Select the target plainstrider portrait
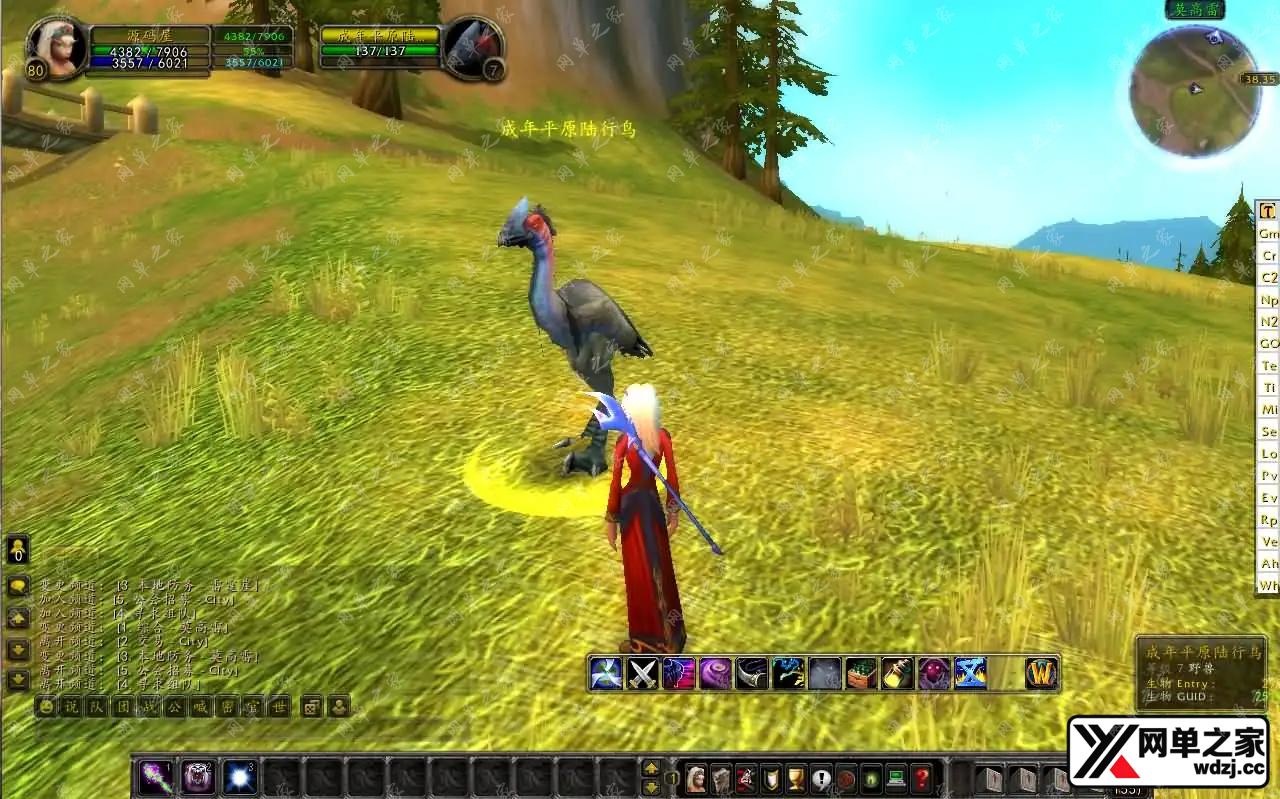This screenshot has width=1280, height=799. click(470, 45)
